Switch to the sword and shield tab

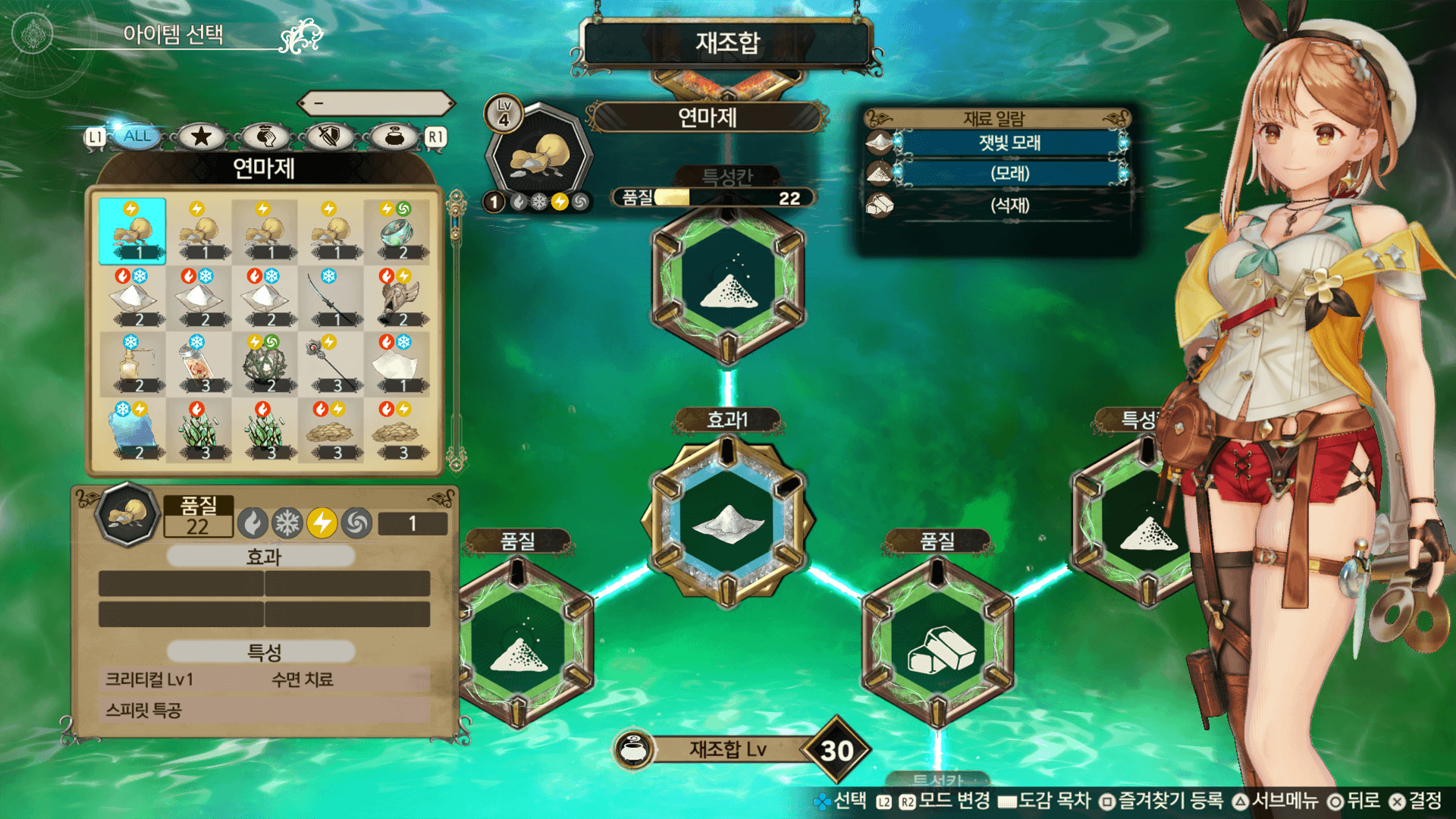329,137
